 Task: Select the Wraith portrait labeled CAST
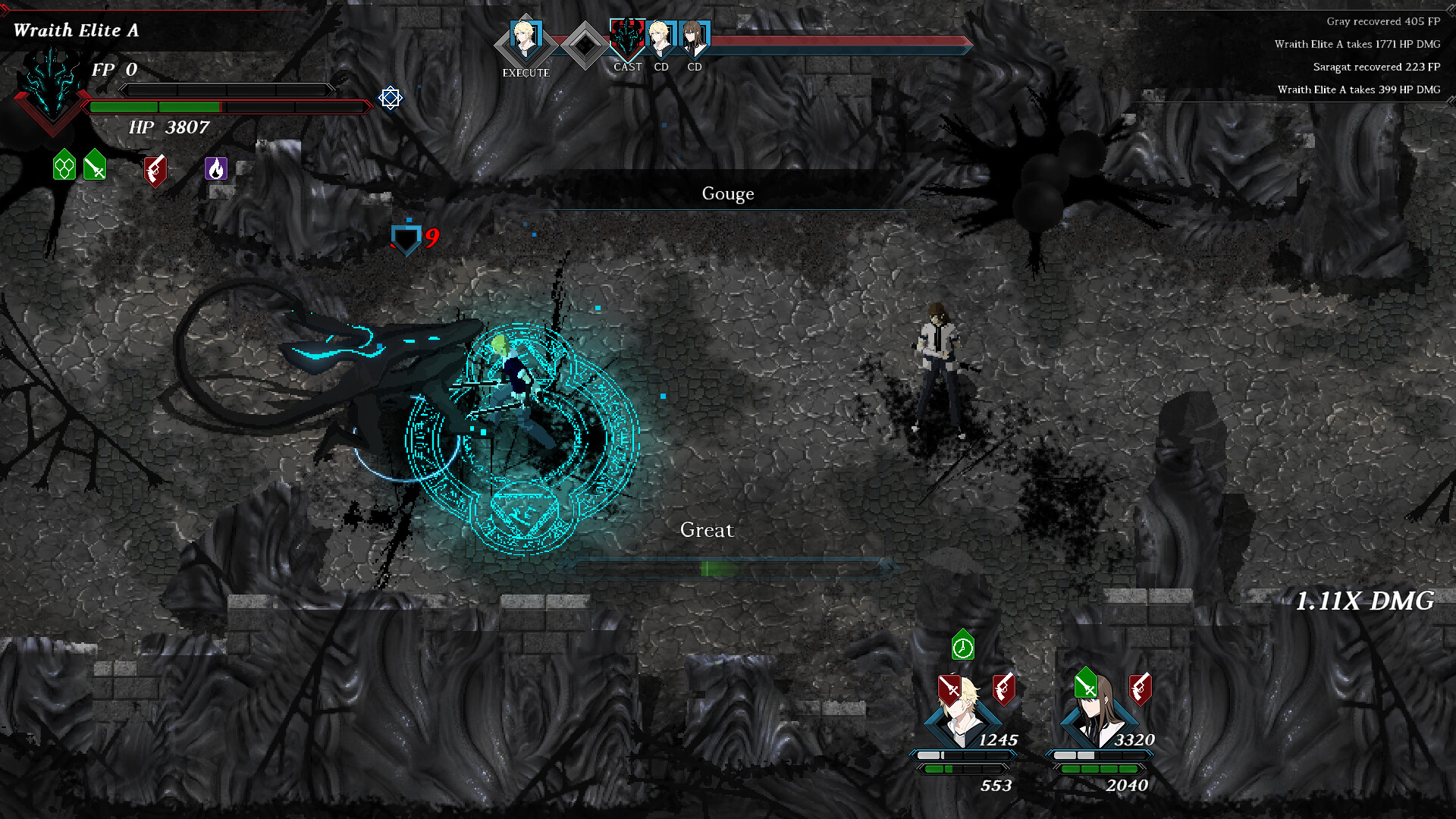click(627, 38)
